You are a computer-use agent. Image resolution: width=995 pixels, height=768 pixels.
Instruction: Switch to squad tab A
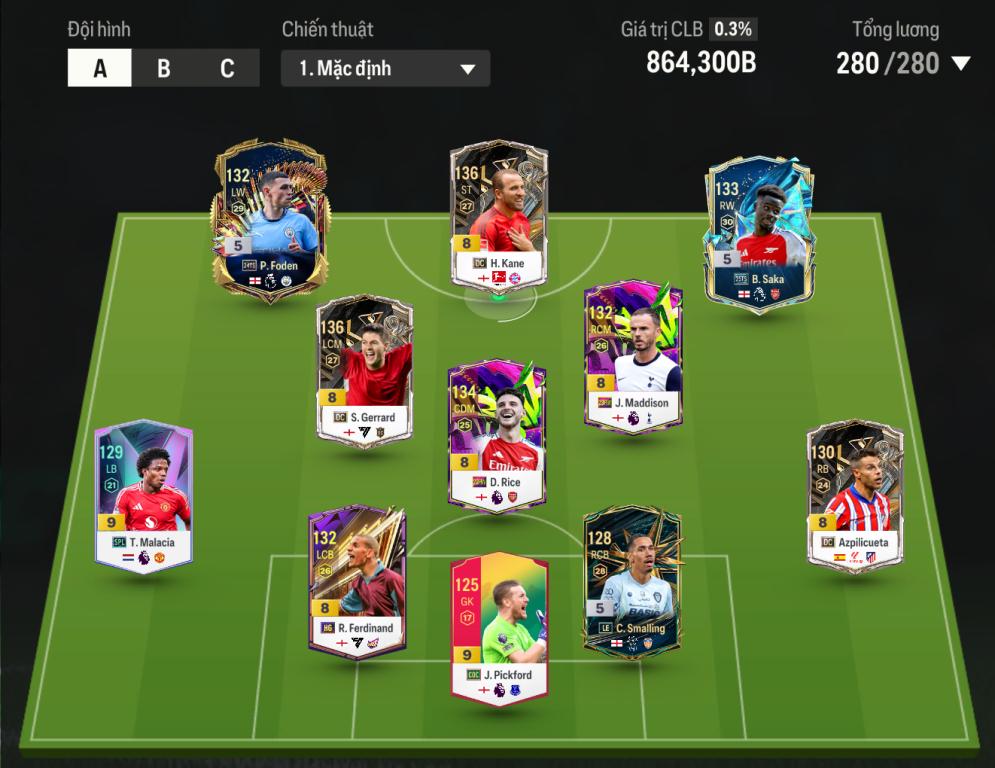[100, 68]
